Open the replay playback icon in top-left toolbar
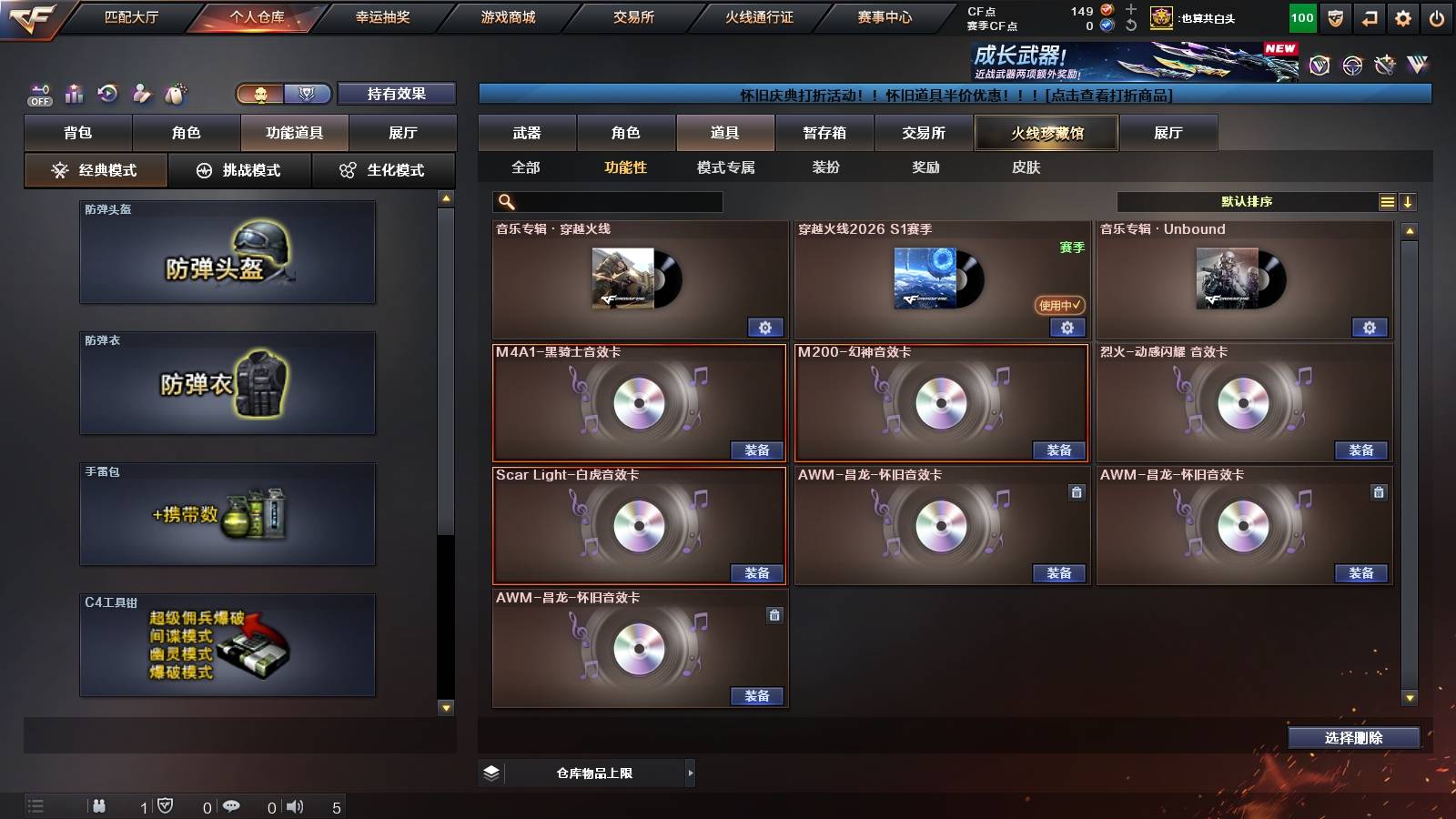 [108, 93]
